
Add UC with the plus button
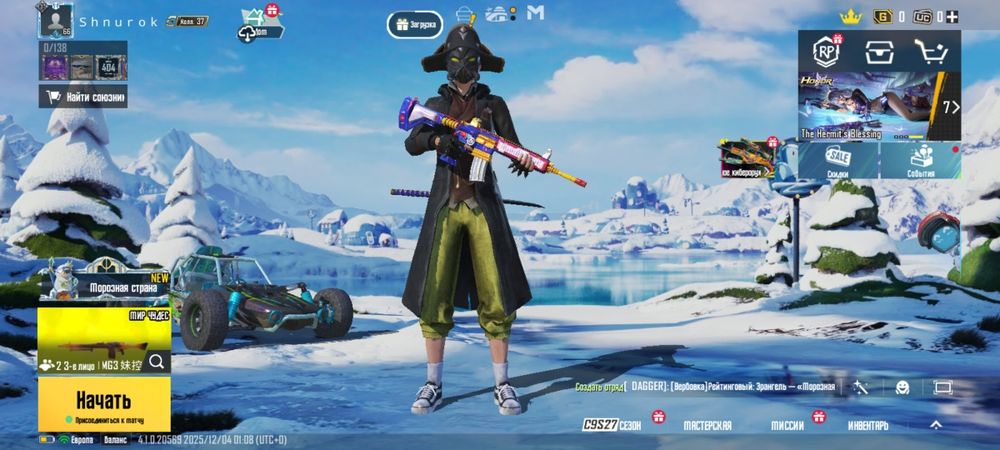(x=951, y=16)
